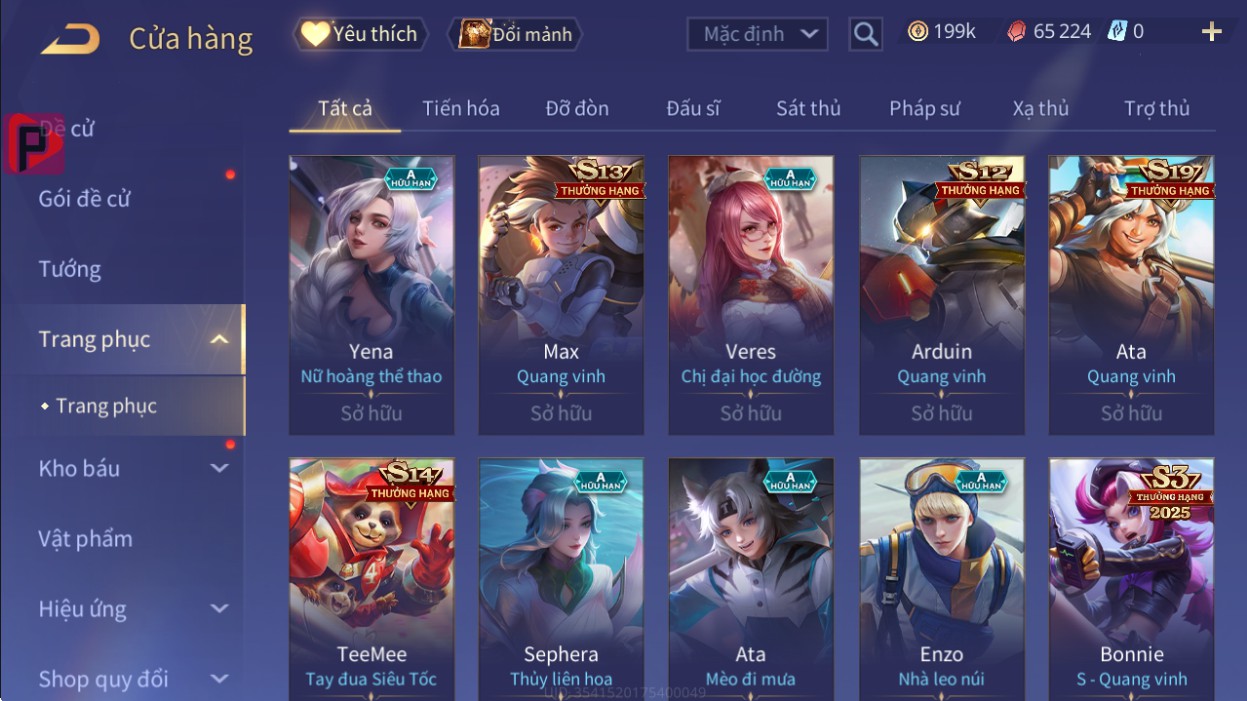Select the Yena Nữ hoàng thể thao skin
1247x701 pixels.
[x=371, y=294]
